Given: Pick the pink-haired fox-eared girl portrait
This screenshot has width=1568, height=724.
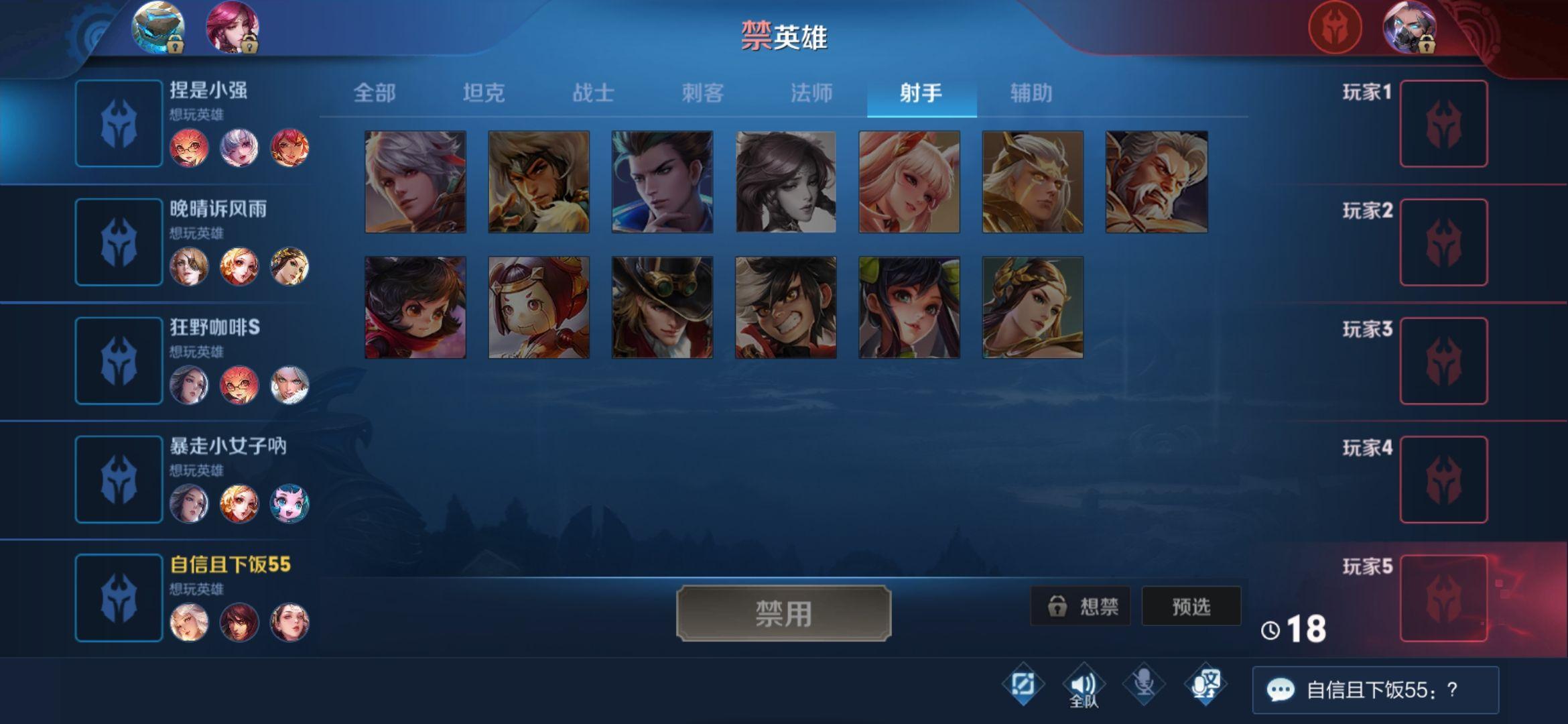Looking at the screenshot, I should 909,182.
